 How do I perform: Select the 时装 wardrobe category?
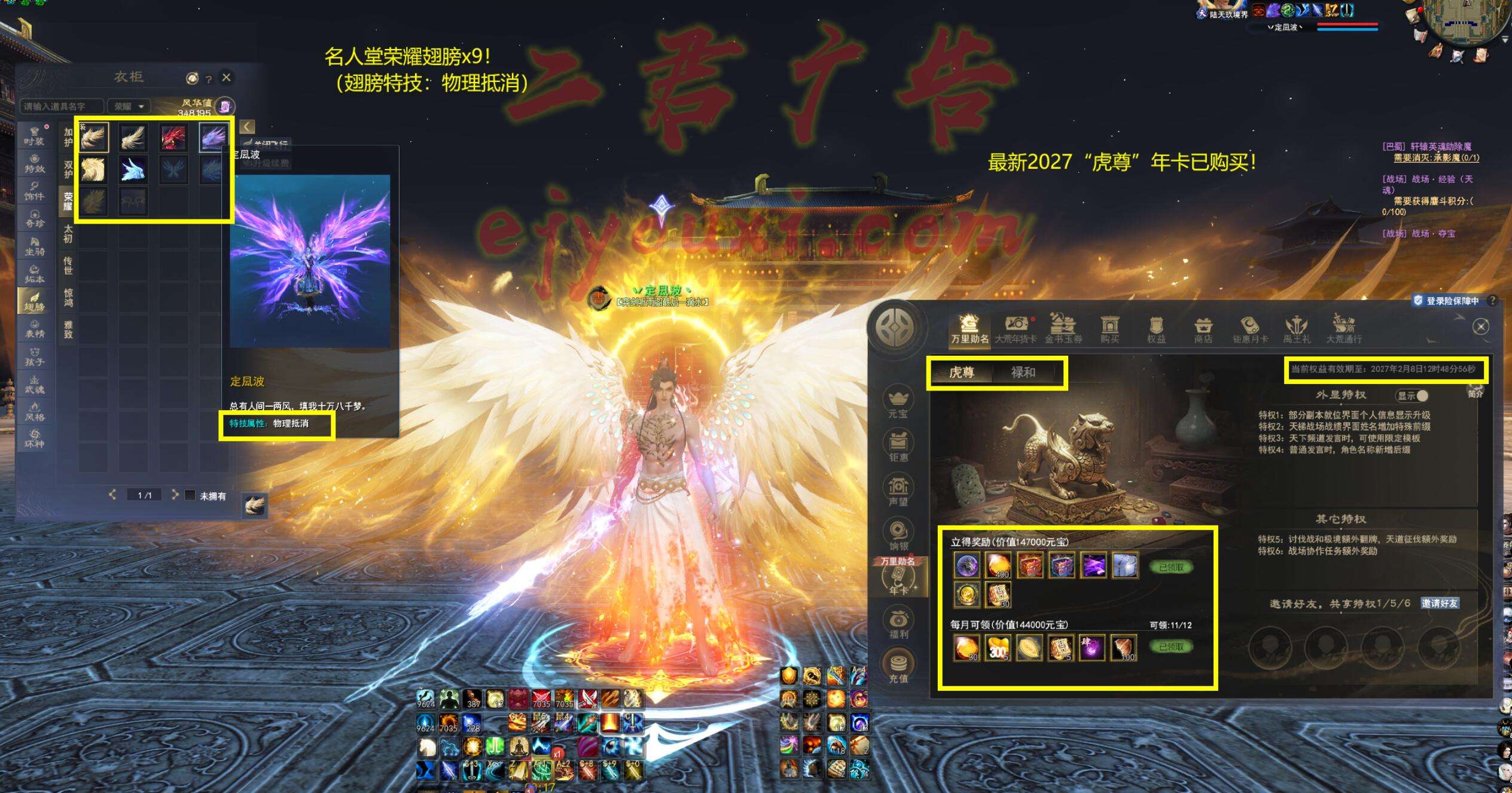[x=34, y=136]
